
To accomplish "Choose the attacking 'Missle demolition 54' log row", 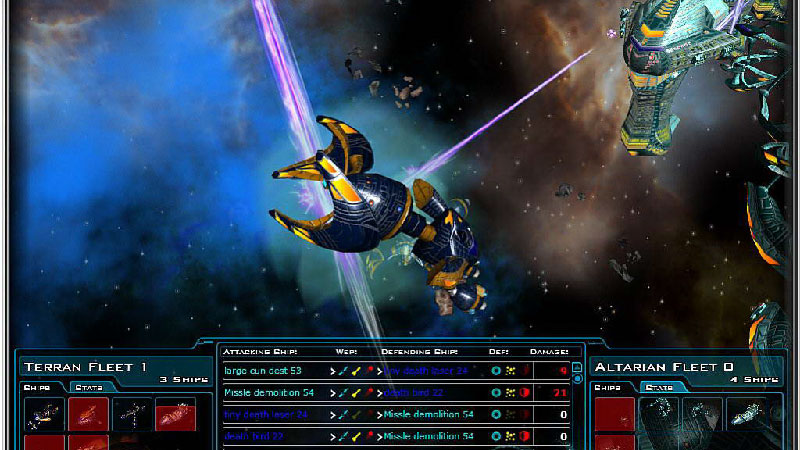I will click(x=268, y=392).
